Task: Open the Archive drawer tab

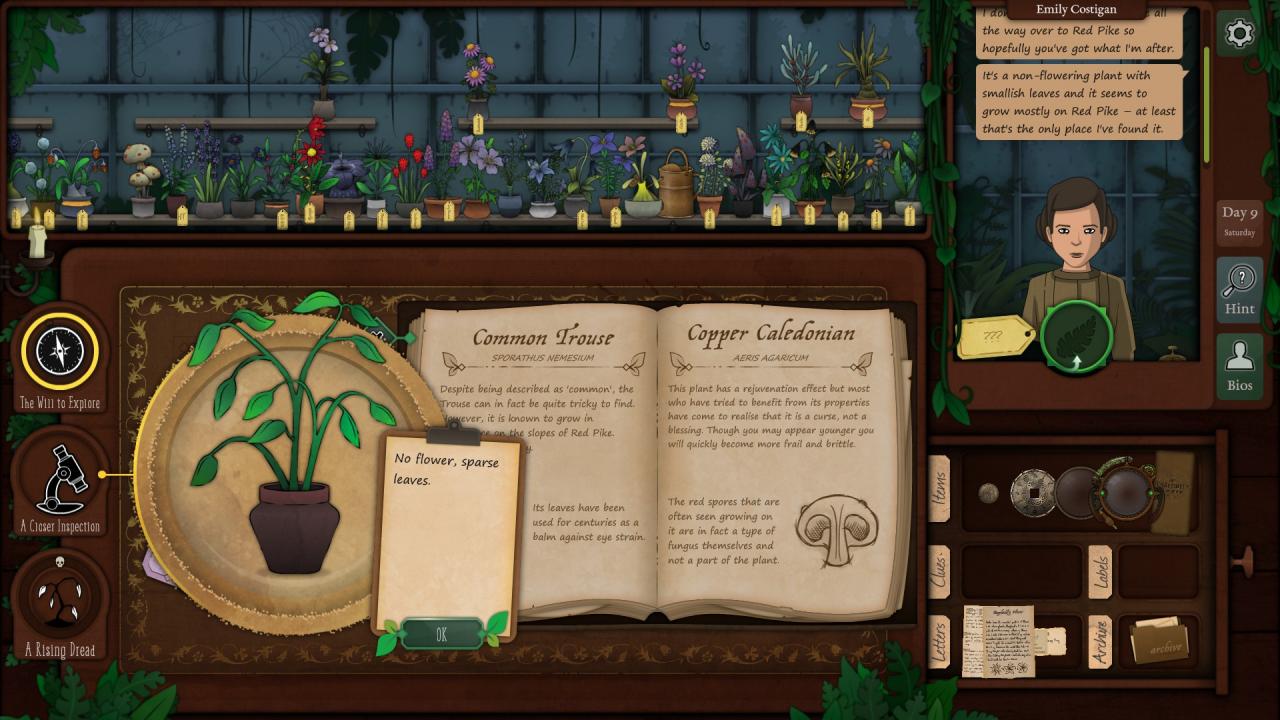Action: (1099, 641)
